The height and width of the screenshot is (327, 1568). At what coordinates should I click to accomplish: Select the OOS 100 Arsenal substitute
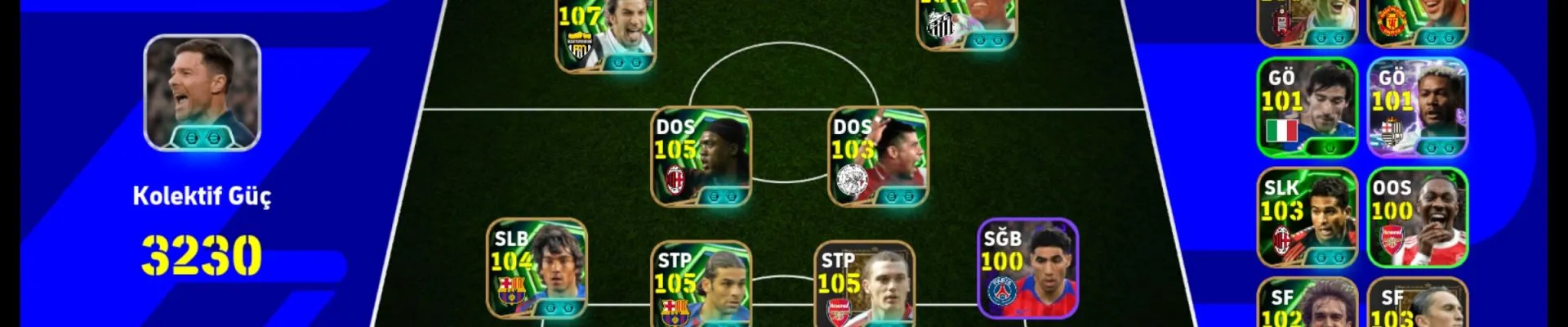coord(1417,217)
